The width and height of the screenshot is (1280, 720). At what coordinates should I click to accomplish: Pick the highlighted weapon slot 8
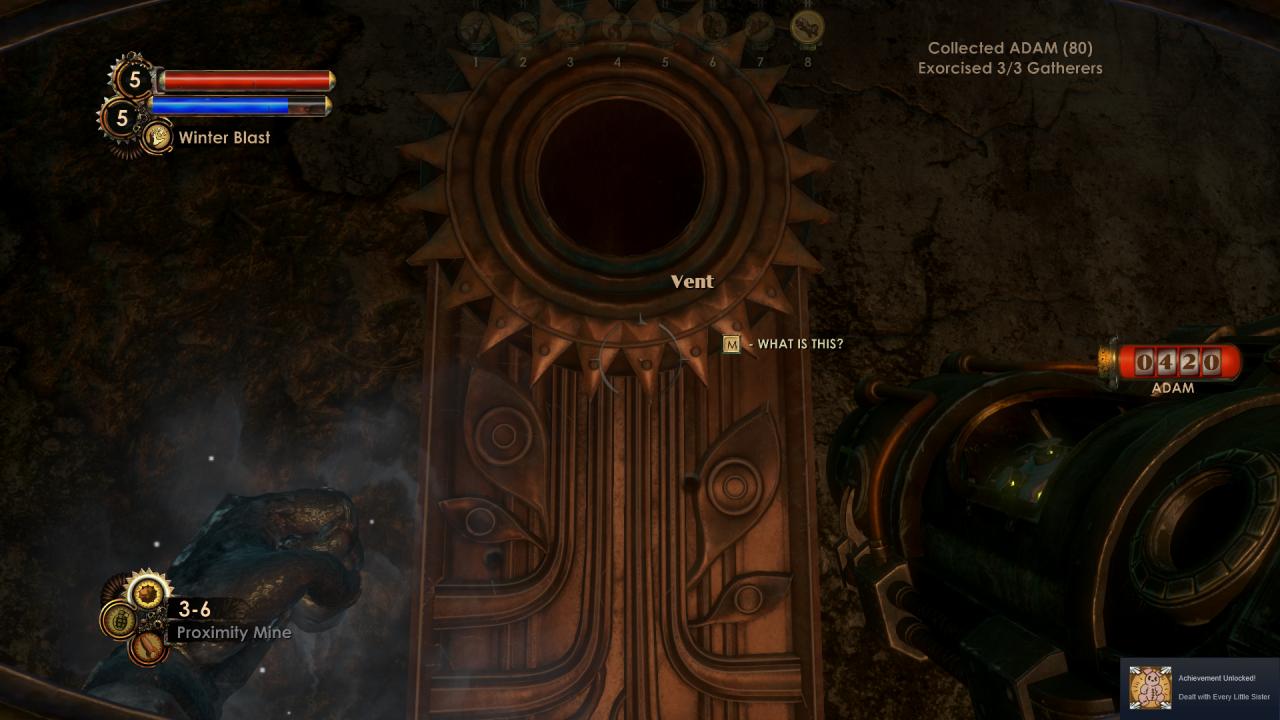point(807,28)
